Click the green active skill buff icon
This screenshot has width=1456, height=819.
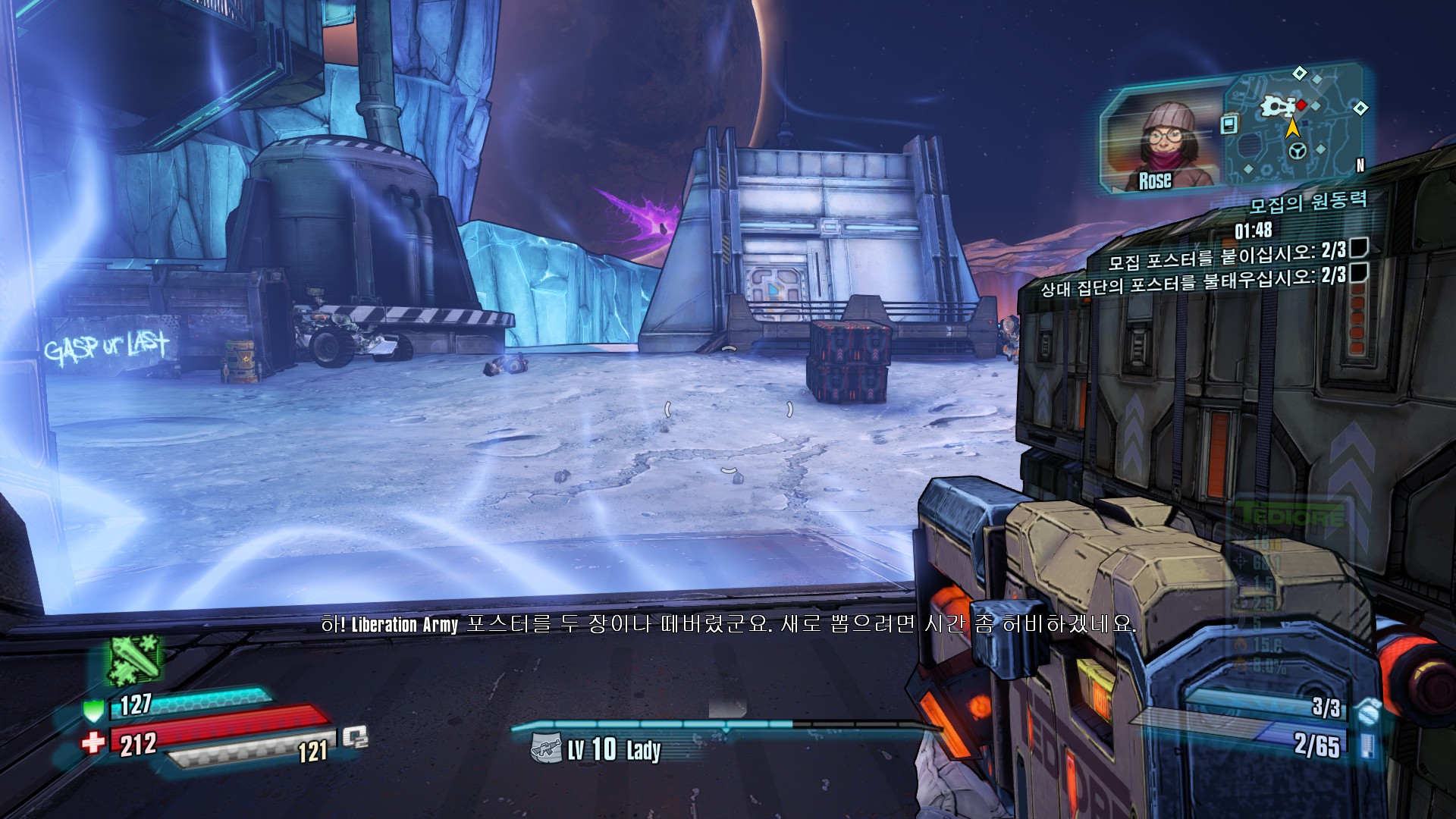point(133,660)
